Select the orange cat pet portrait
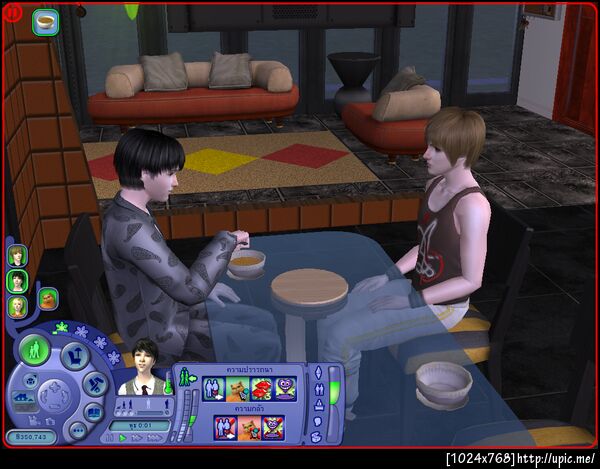This screenshot has height=469, width=600. pyautogui.click(x=47, y=298)
